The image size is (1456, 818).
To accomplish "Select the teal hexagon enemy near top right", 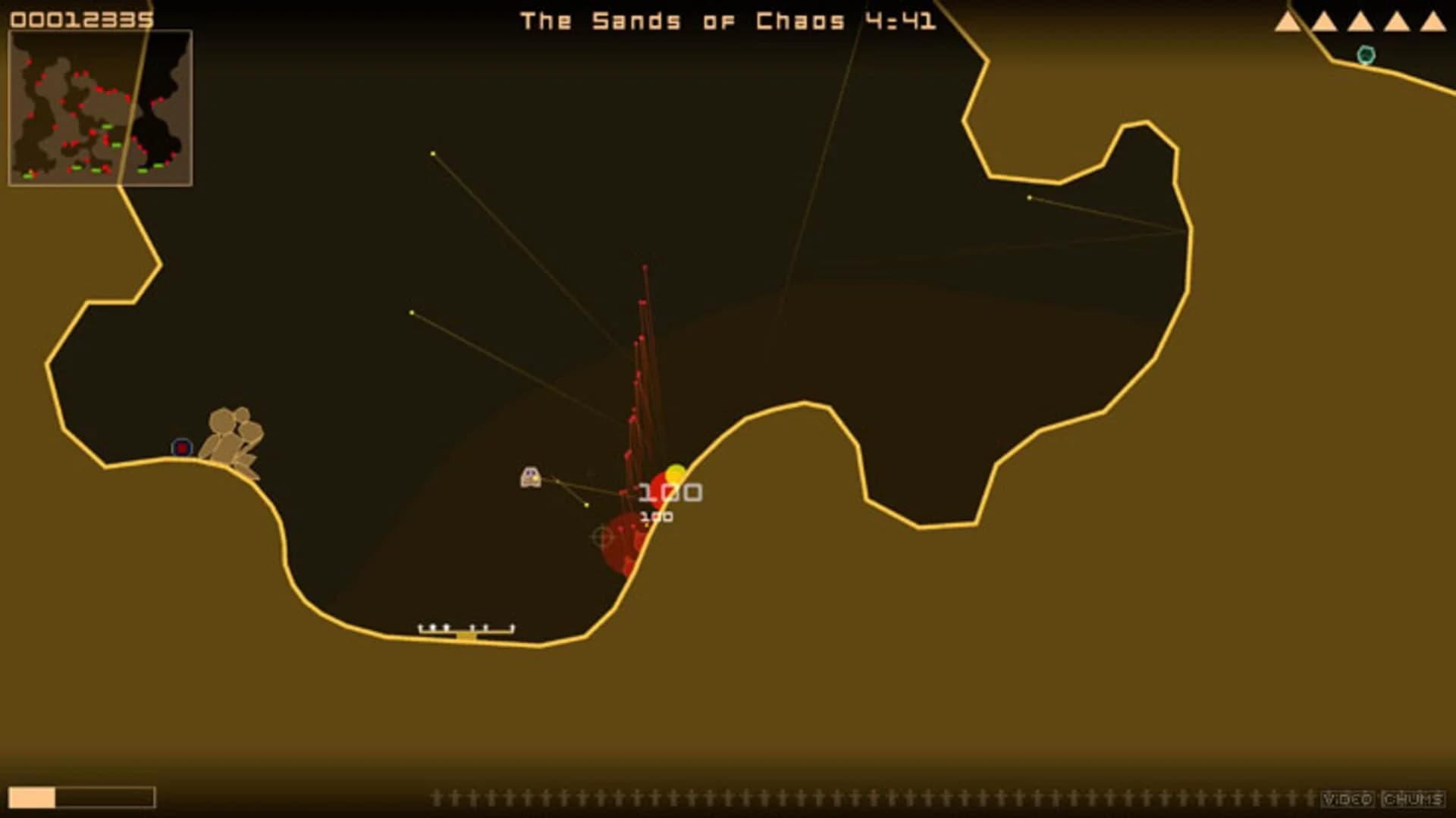I will point(1365,55).
